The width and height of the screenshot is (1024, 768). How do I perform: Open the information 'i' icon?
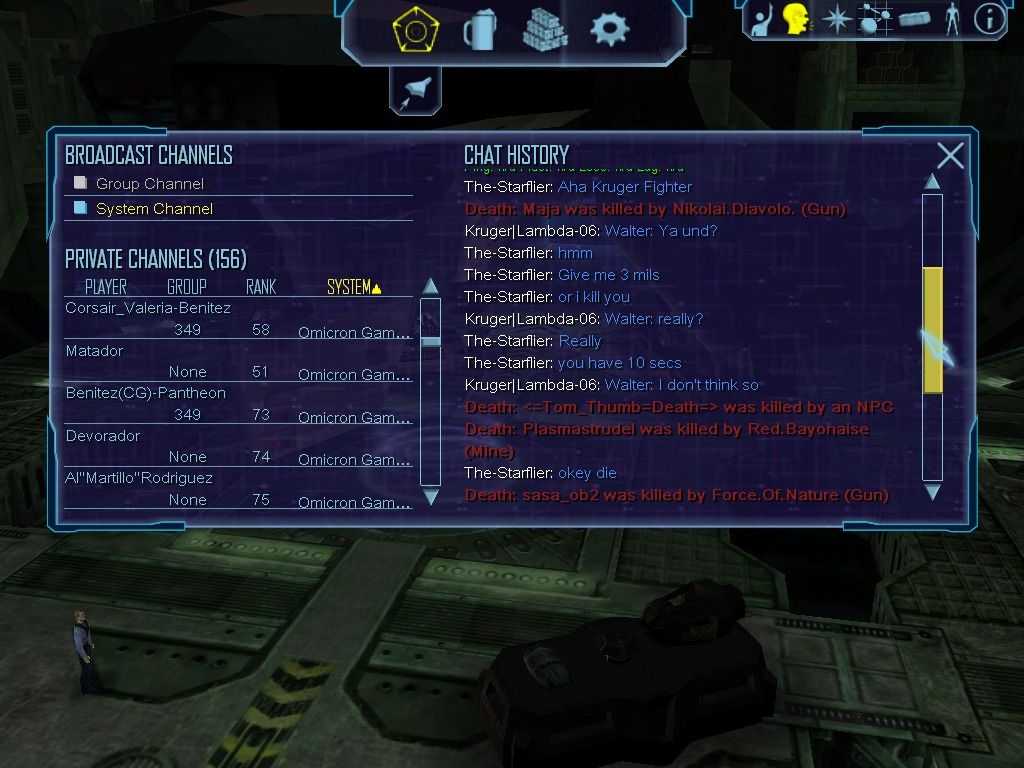point(989,19)
